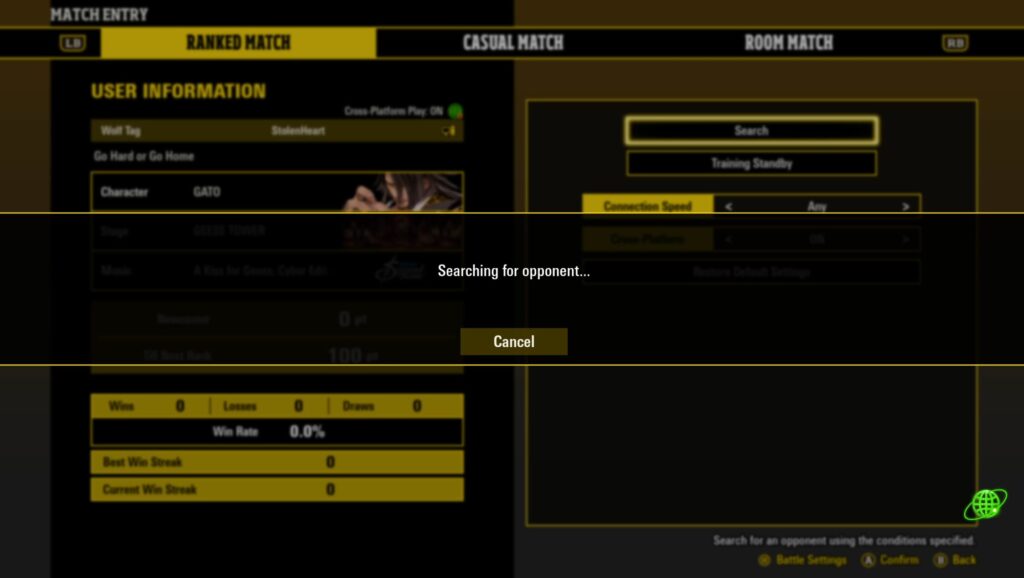Choose Training Standby option
1024x578 pixels.
point(751,163)
